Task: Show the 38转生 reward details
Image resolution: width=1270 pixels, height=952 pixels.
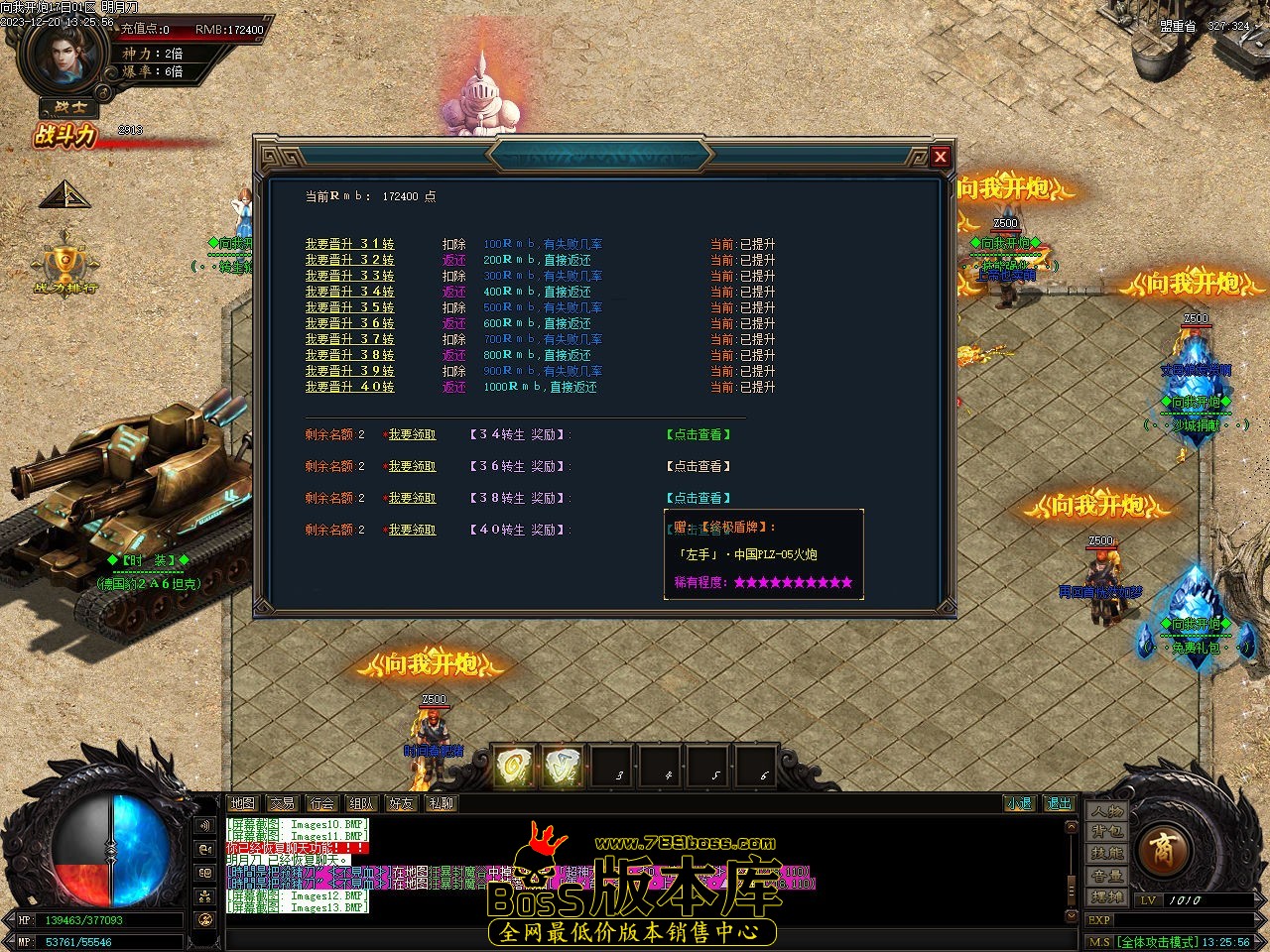Action: point(698,498)
